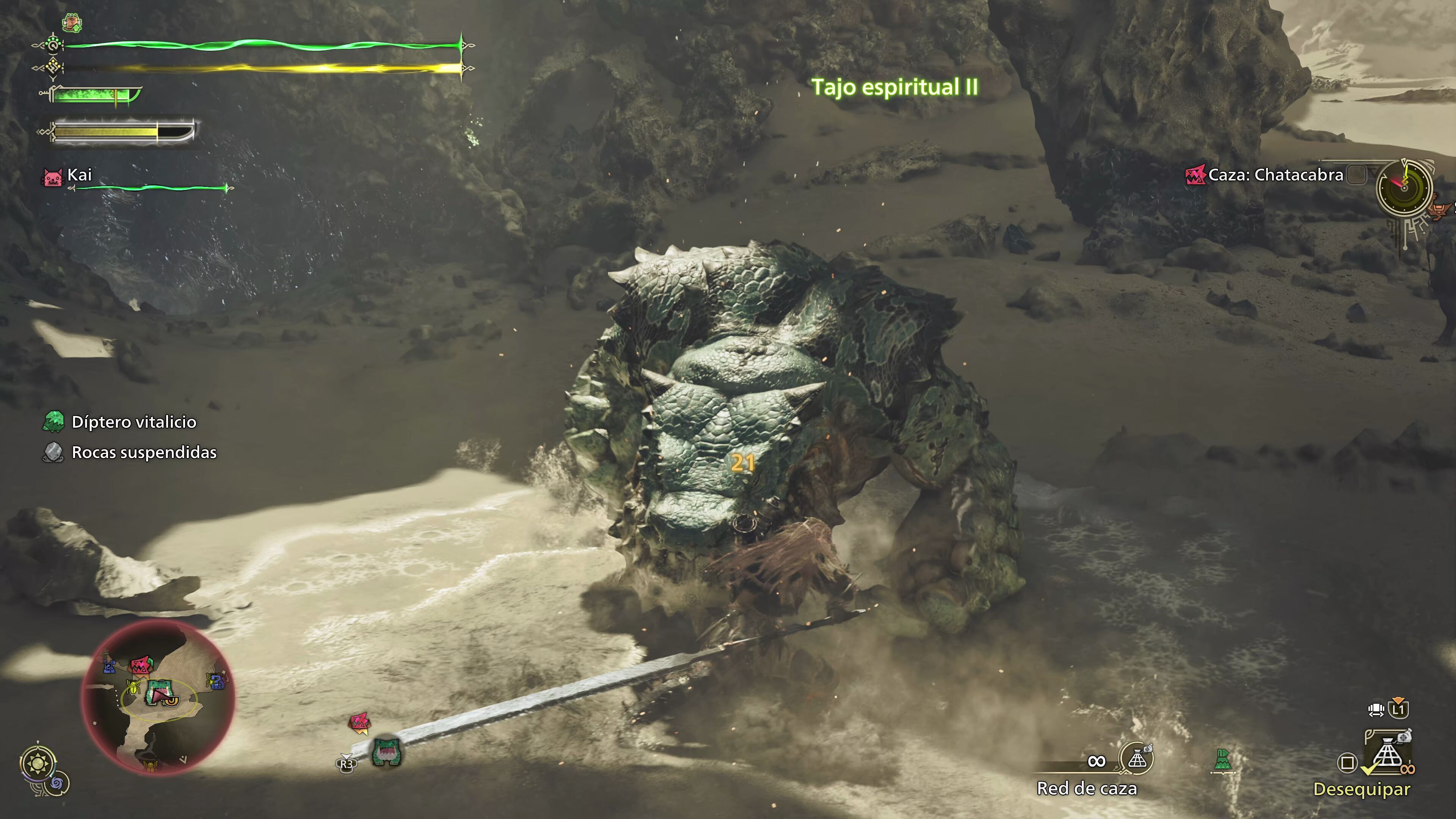
Task: Select the Chatacabra target lock-on icon
Action: [387, 752]
